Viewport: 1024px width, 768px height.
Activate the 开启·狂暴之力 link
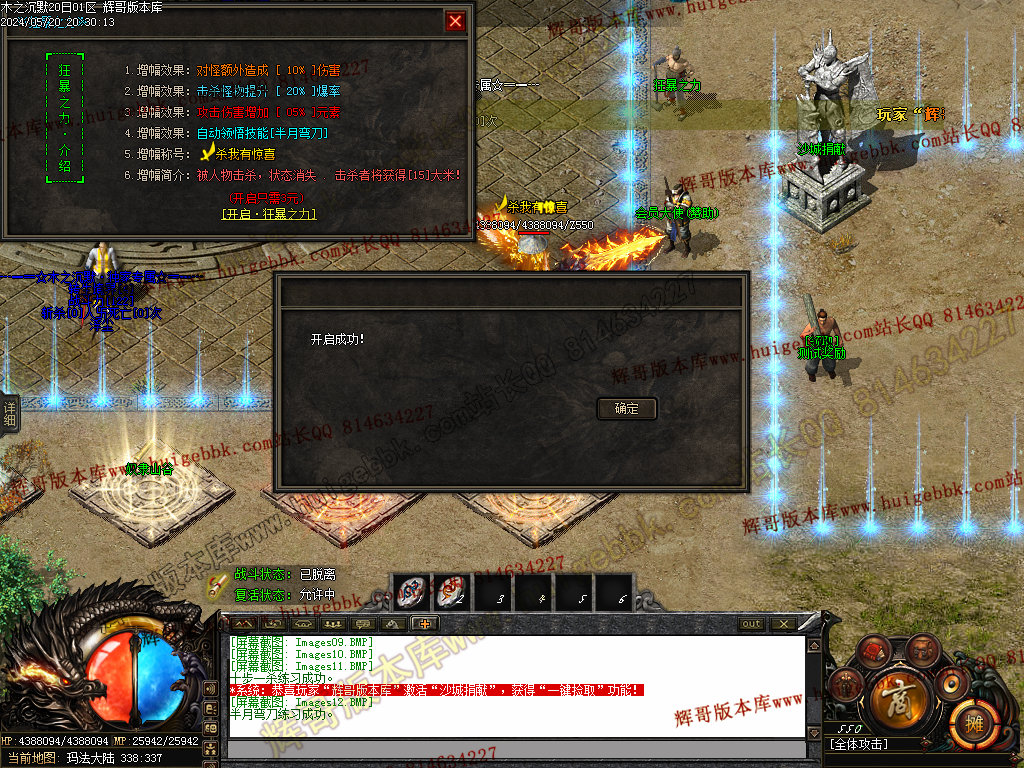(268, 214)
